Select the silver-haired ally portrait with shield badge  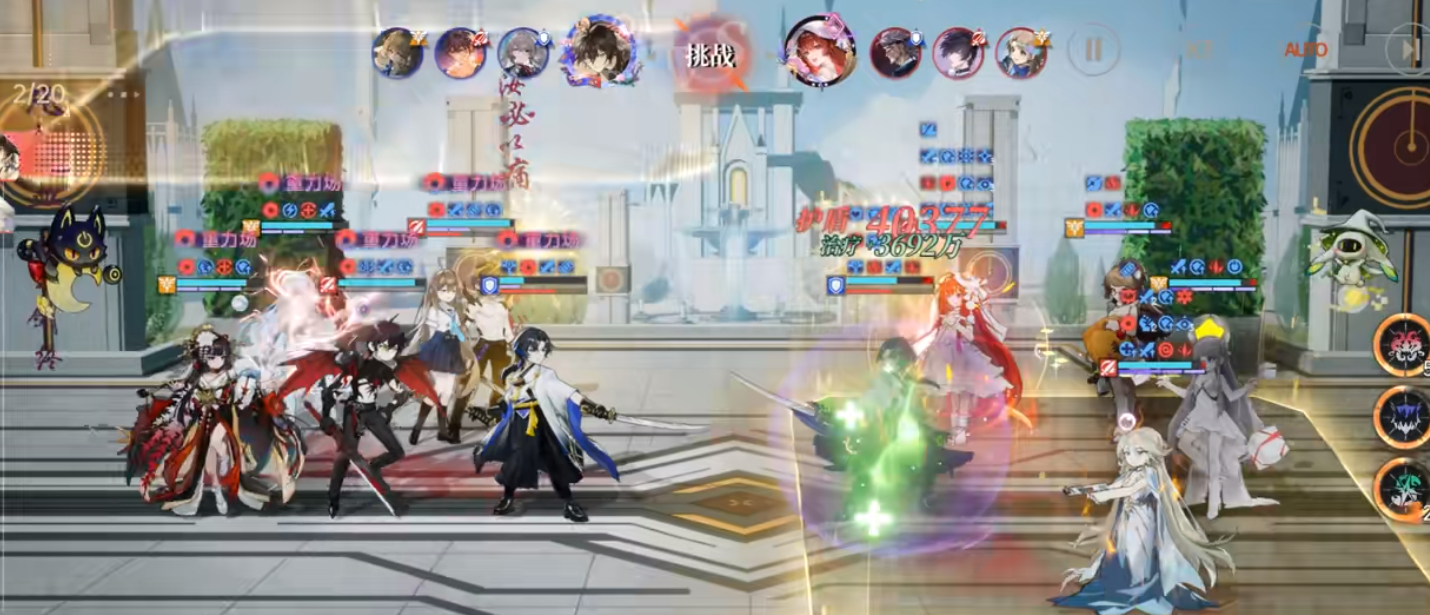pos(524,52)
